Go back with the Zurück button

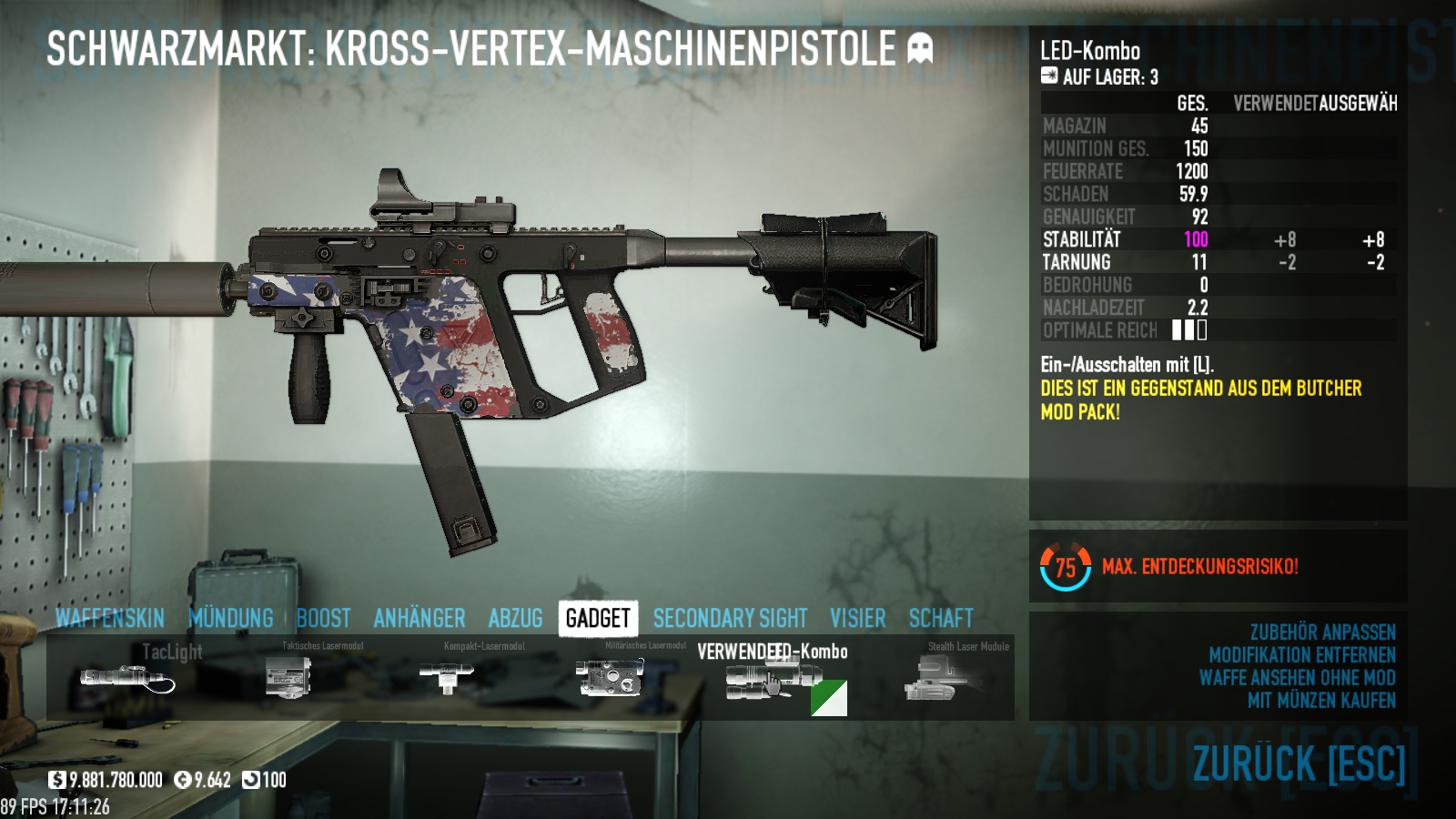(x=1299, y=763)
